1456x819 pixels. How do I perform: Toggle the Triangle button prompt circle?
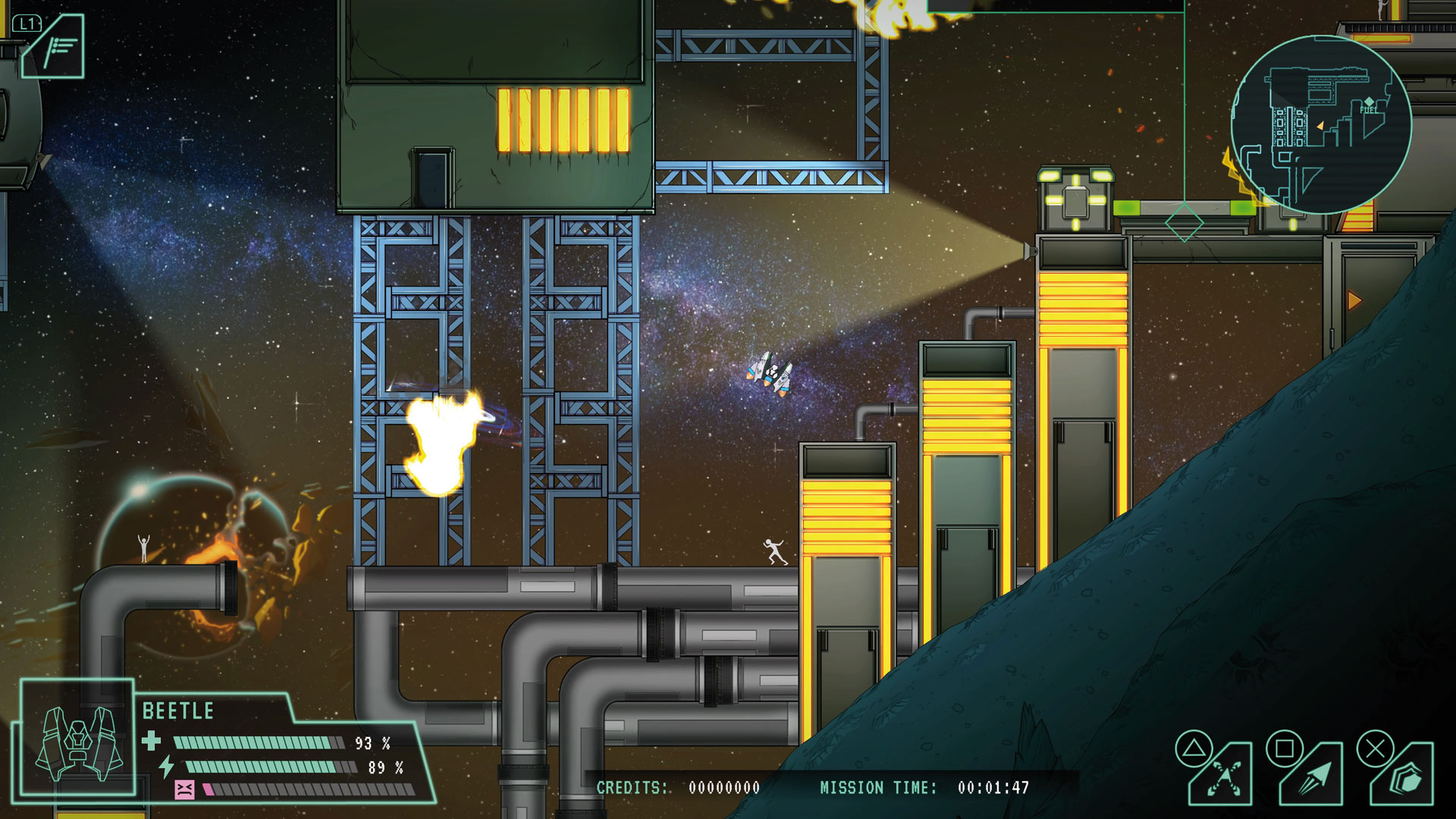(x=1193, y=748)
